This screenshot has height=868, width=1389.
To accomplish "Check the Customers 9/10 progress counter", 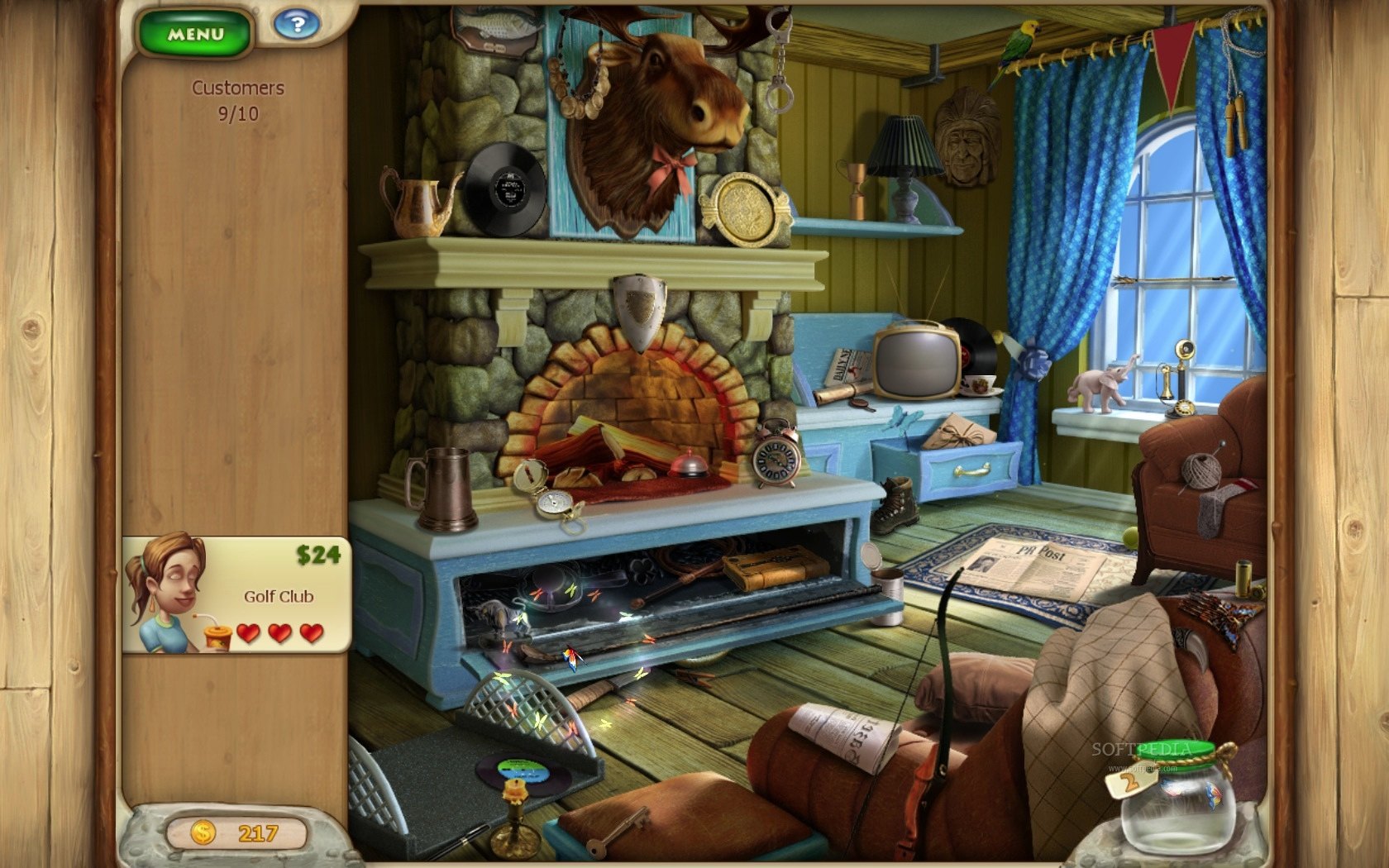I will point(237,99).
